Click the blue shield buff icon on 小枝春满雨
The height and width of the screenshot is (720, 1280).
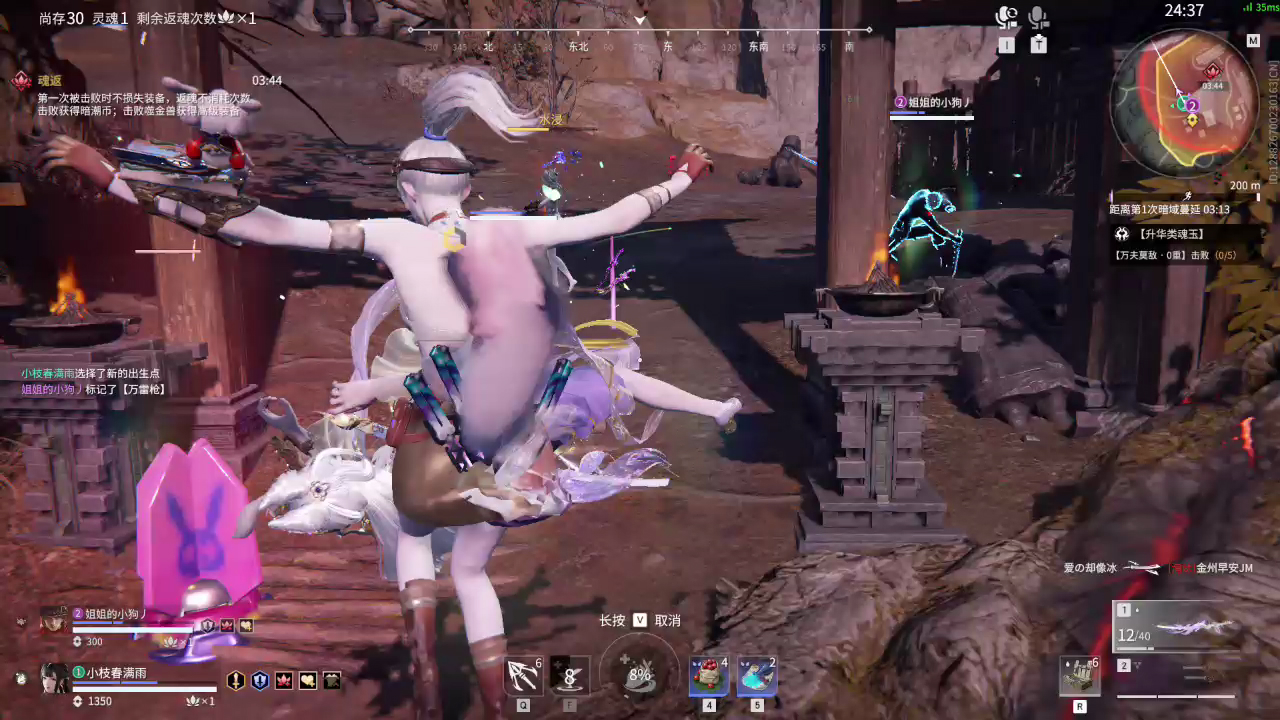[261, 680]
